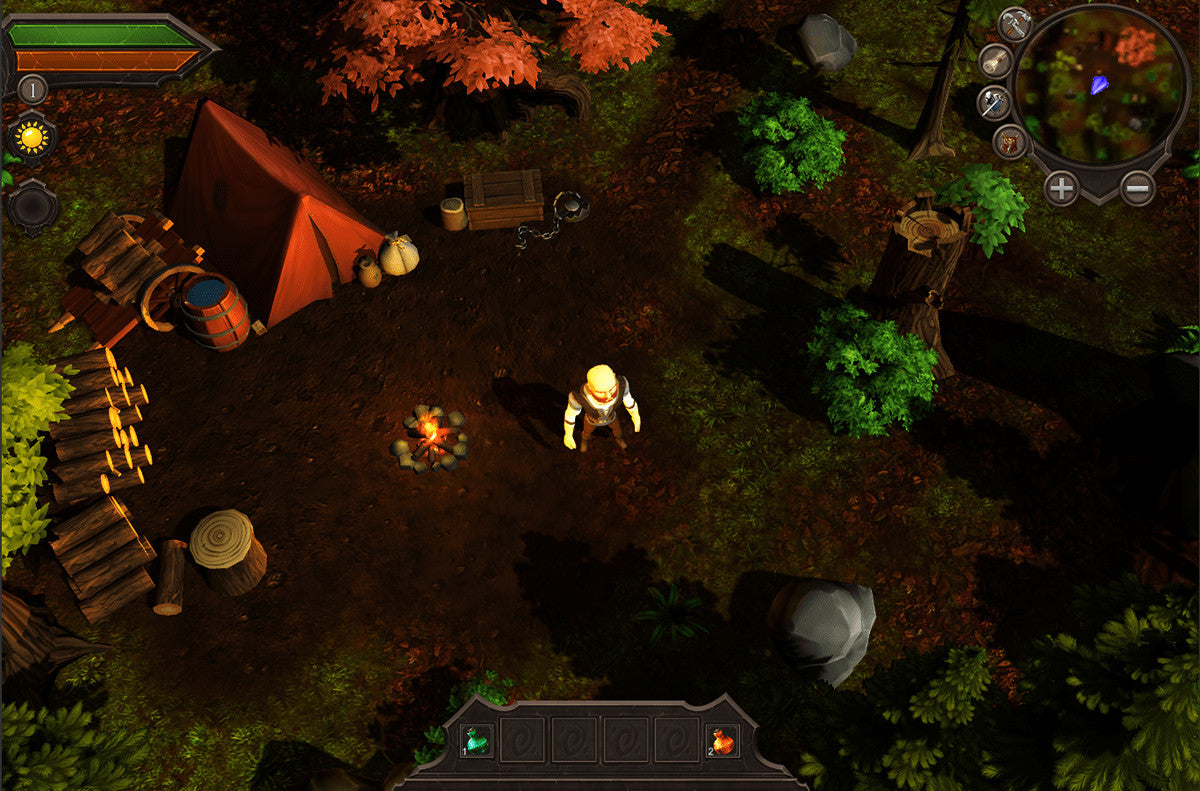The width and height of the screenshot is (1200, 791).
Task: Use the orange potion in hotbar slot 2
Action: 722,741
